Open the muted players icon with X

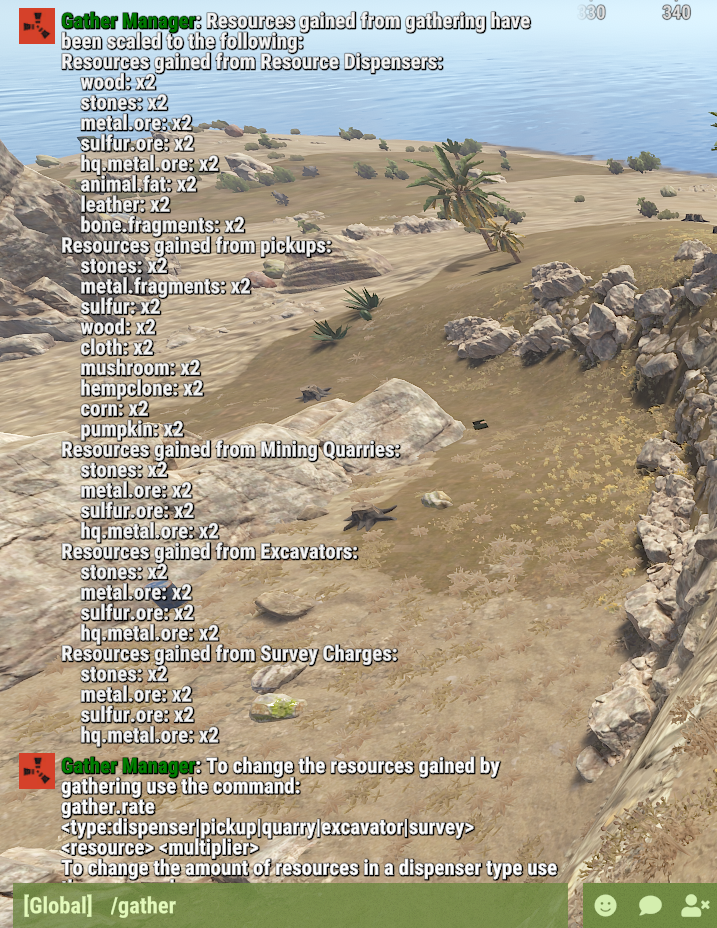[694, 906]
